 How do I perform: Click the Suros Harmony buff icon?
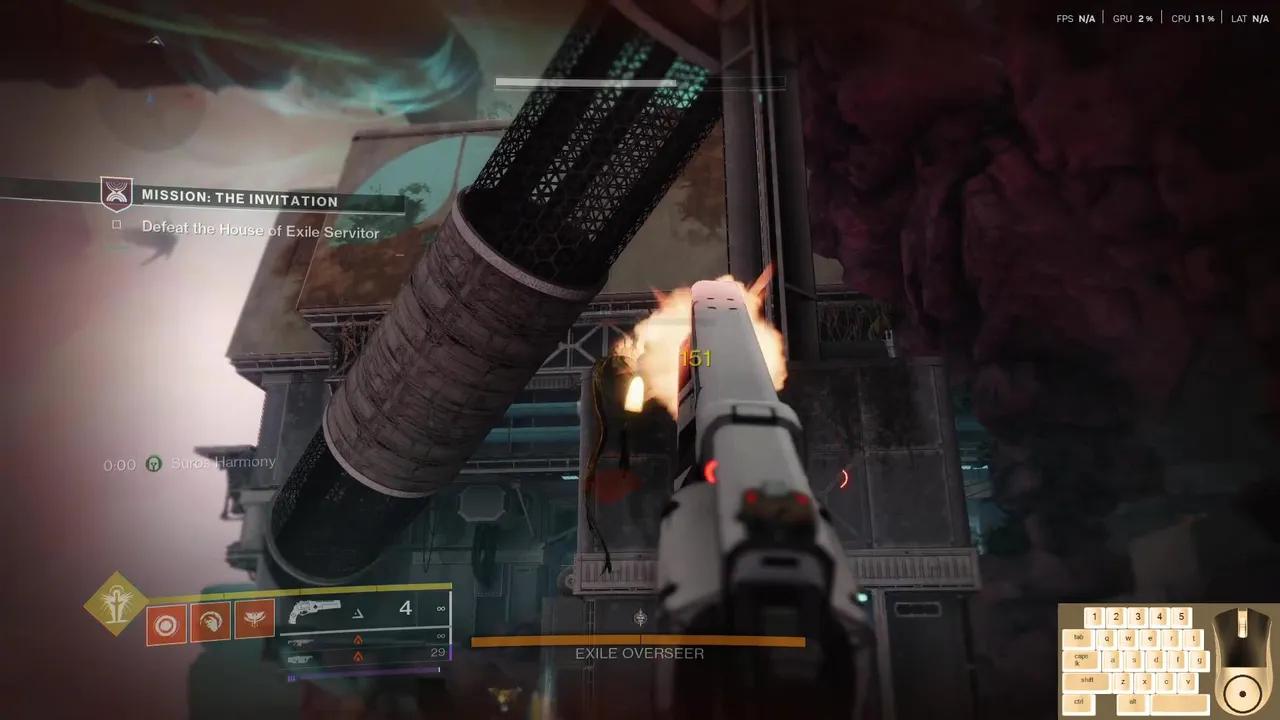[153, 464]
